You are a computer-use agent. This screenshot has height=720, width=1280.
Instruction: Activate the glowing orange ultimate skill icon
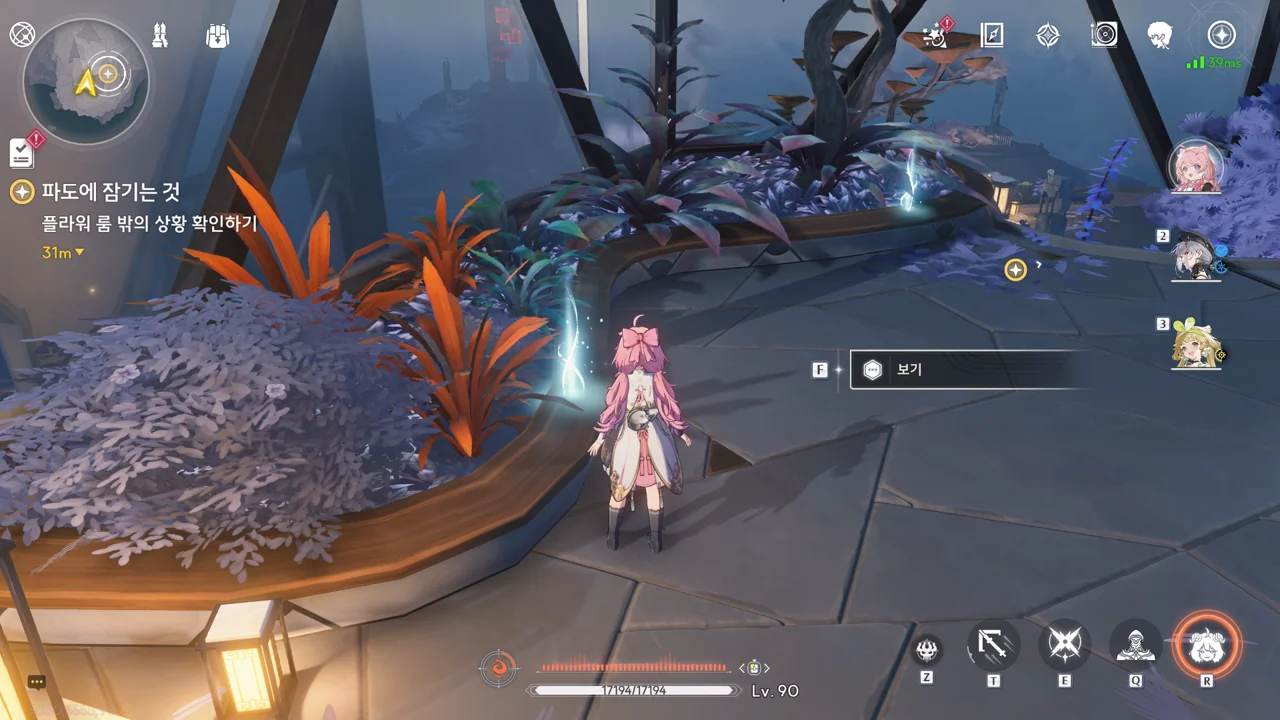[1206, 645]
